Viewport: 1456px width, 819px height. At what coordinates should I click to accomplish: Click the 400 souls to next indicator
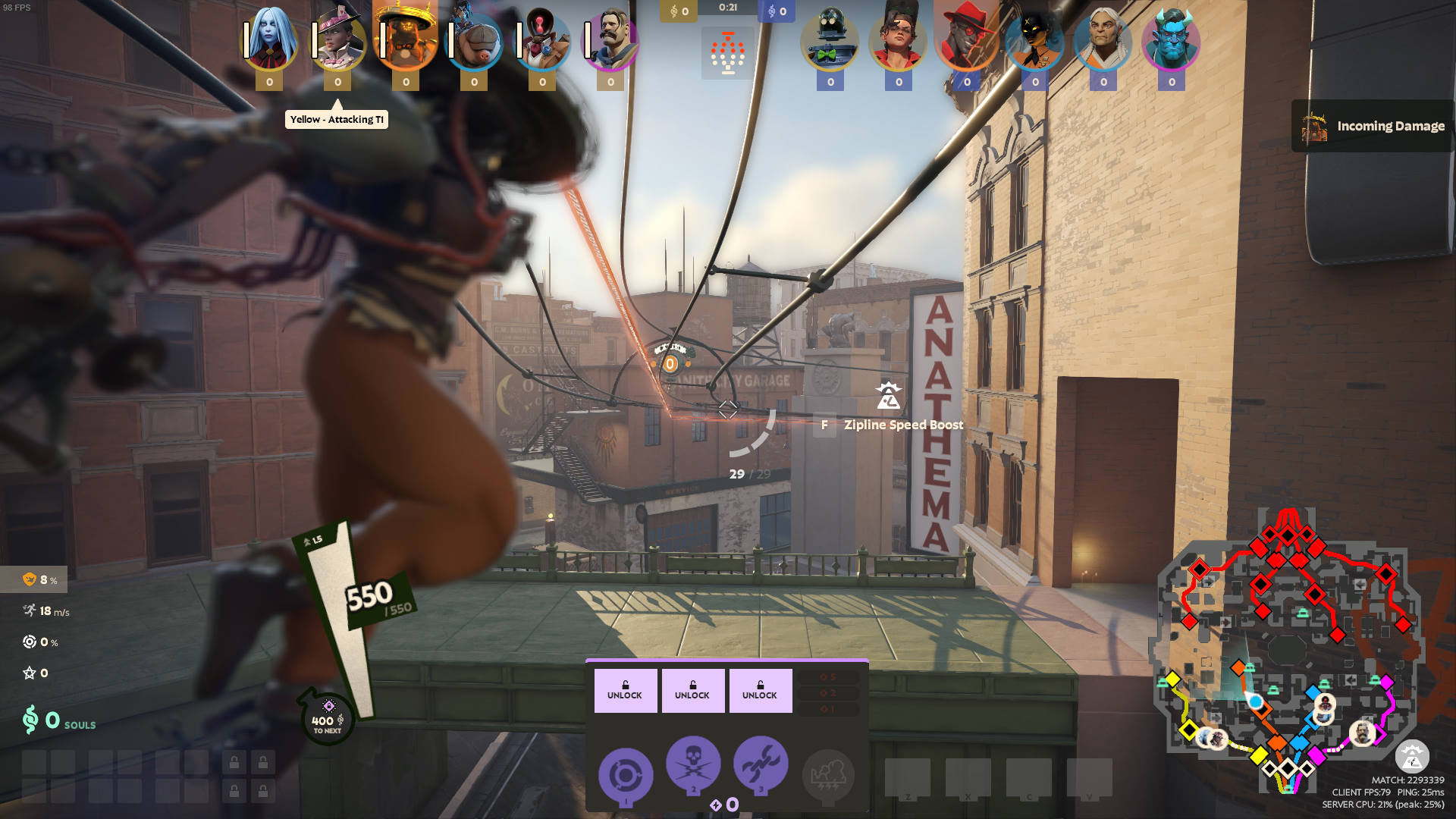328,719
